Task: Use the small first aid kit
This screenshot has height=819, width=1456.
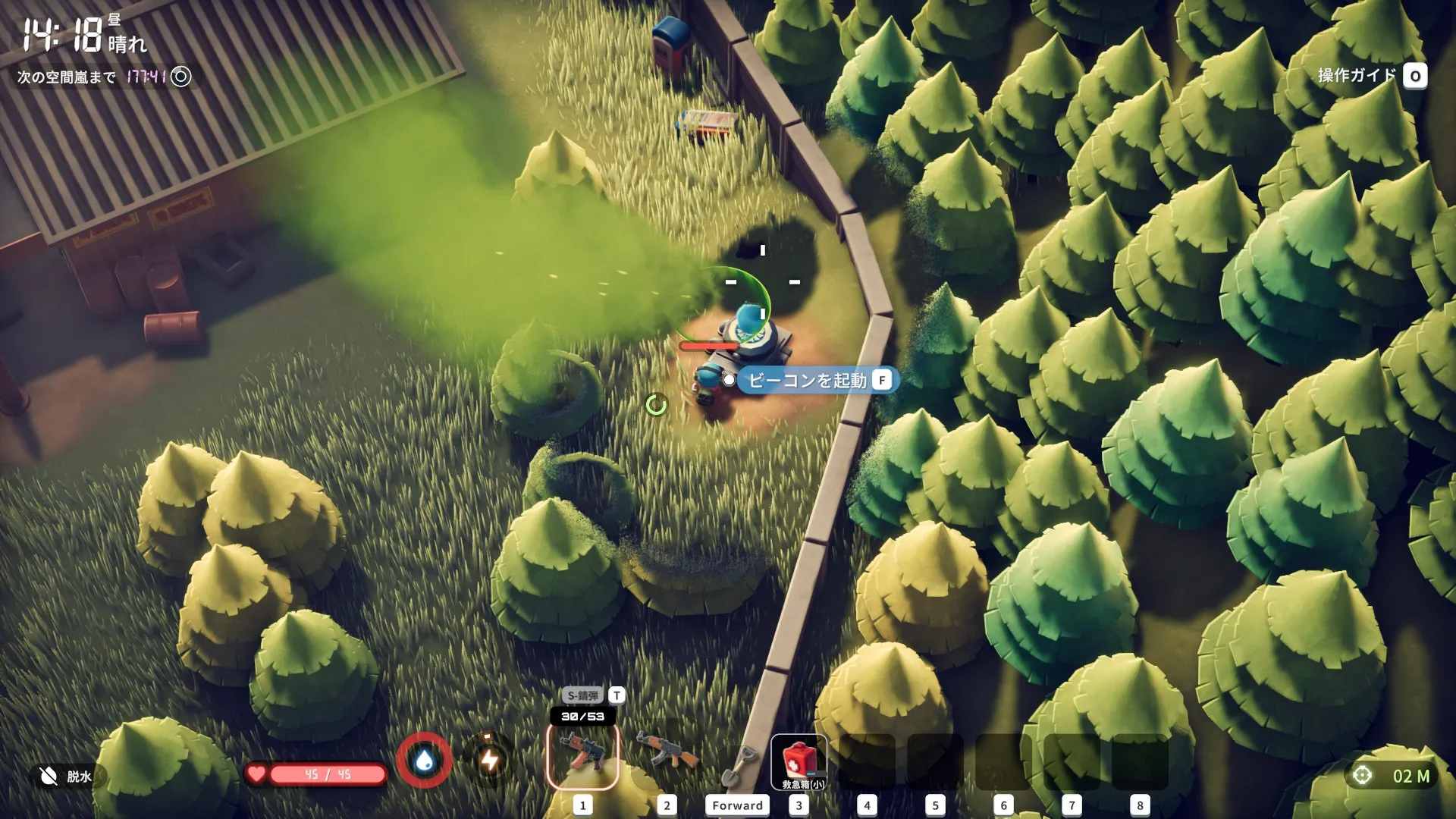Action: click(x=799, y=762)
